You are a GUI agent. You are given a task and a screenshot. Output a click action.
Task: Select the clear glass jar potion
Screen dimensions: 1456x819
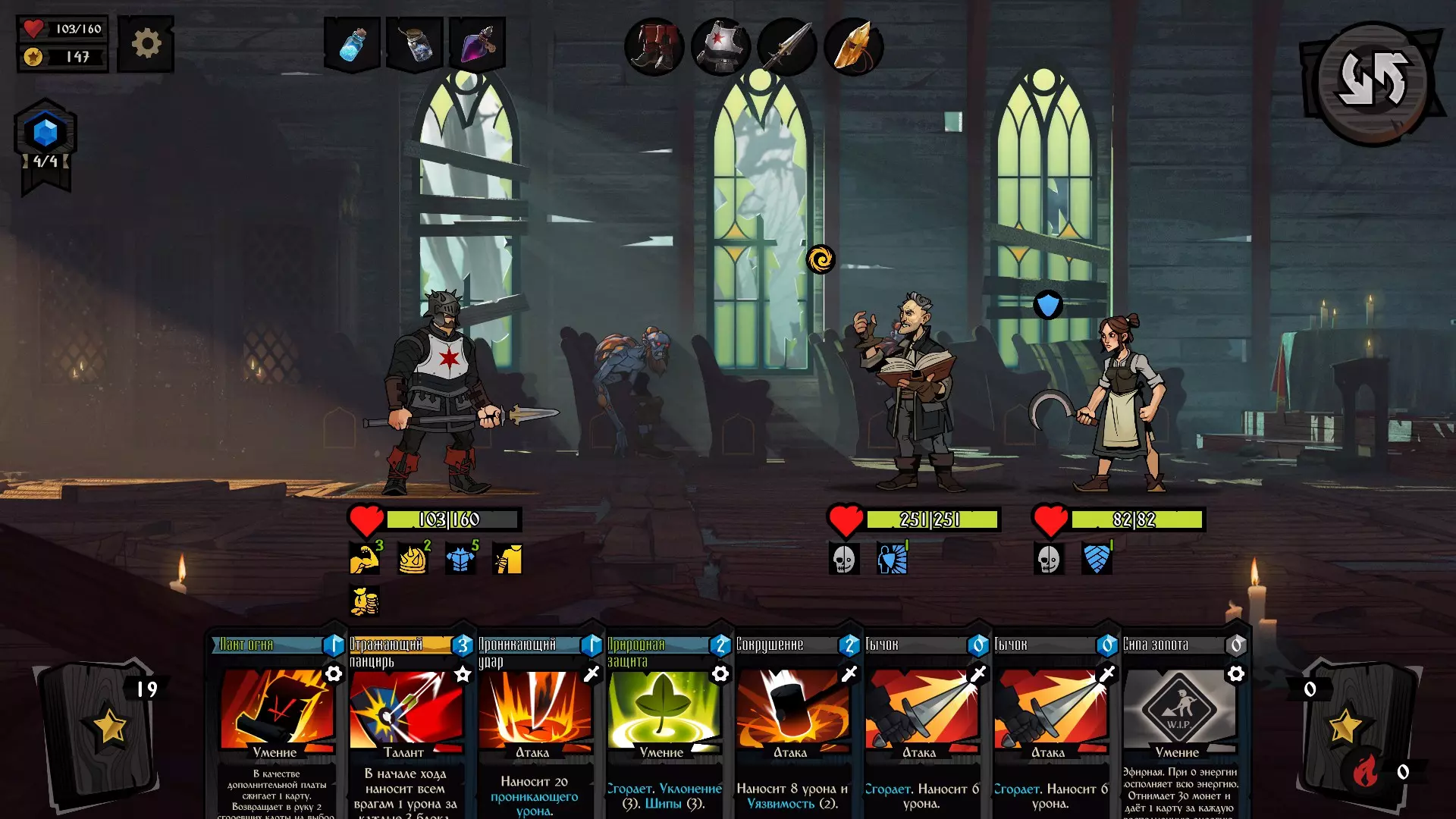click(416, 44)
